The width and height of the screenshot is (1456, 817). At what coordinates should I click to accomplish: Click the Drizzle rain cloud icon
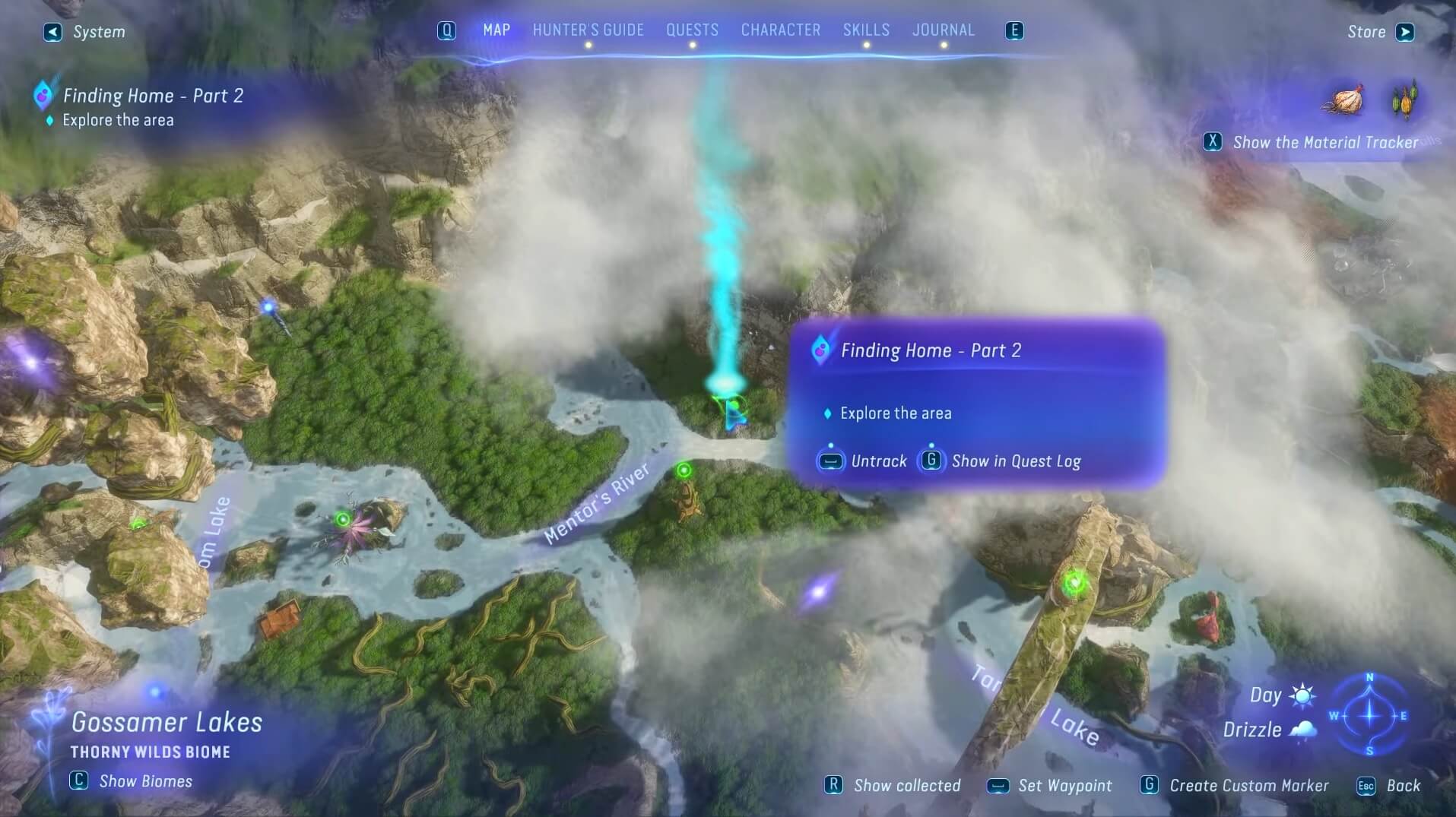(x=1304, y=730)
